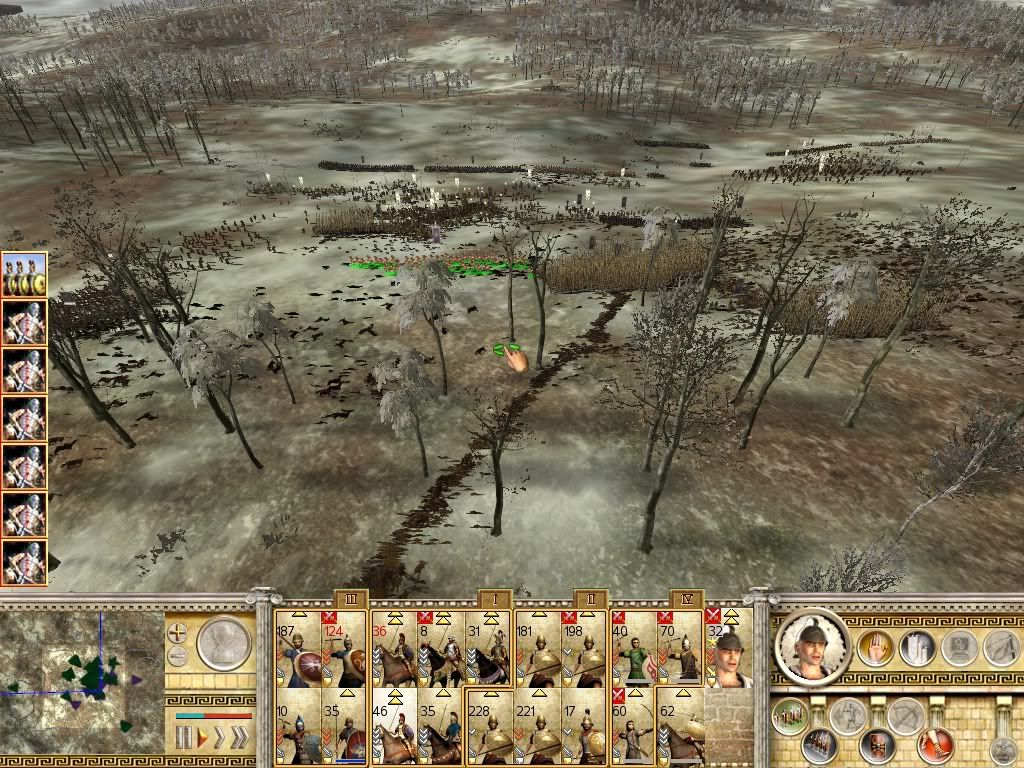The height and width of the screenshot is (768, 1024).
Task: Zoom in the minimap with plus button
Action: pyautogui.click(x=178, y=633)
